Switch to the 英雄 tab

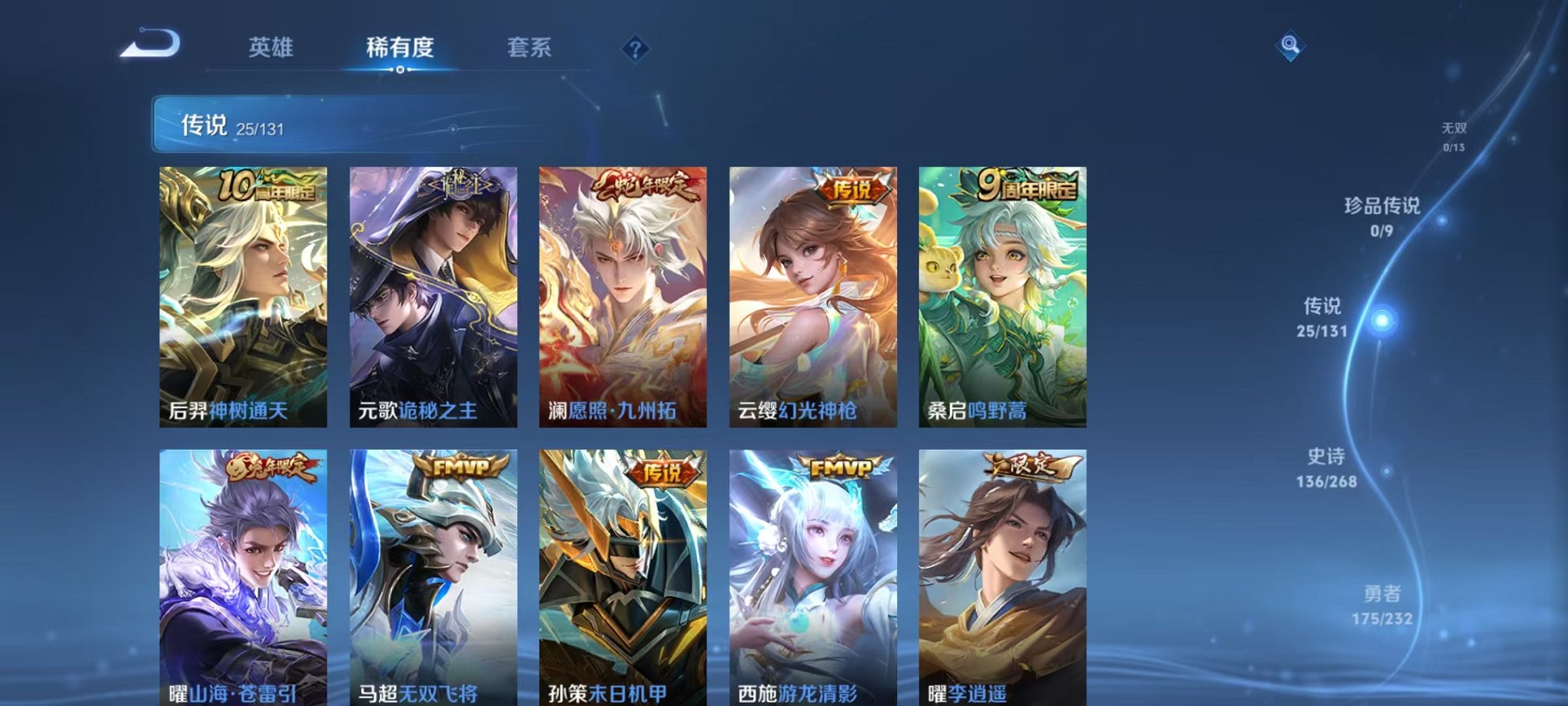(x=272, y=48)
